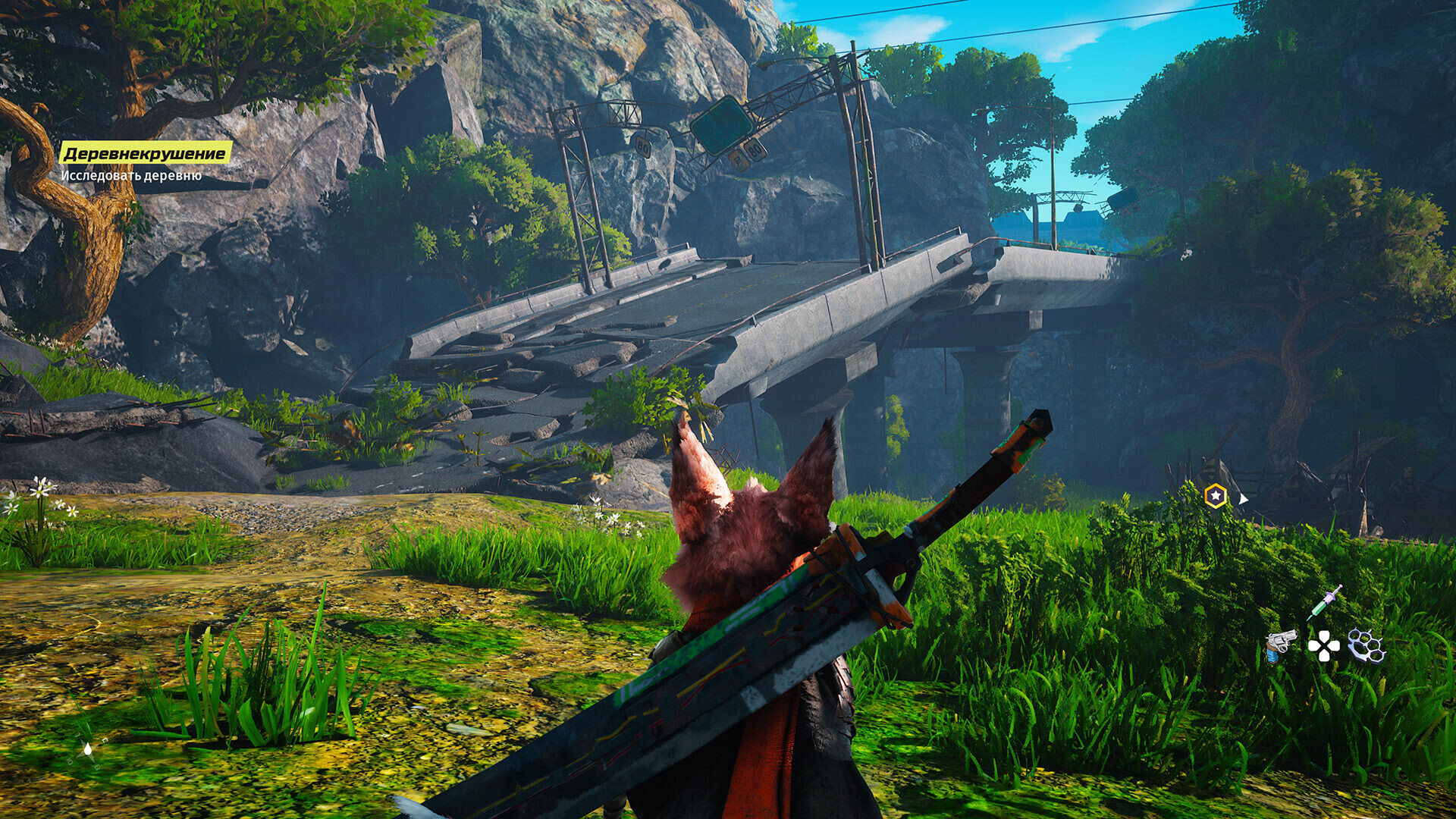Choose the revolver weapon quick slot

pyautogui.click(x=1281, y=645)
